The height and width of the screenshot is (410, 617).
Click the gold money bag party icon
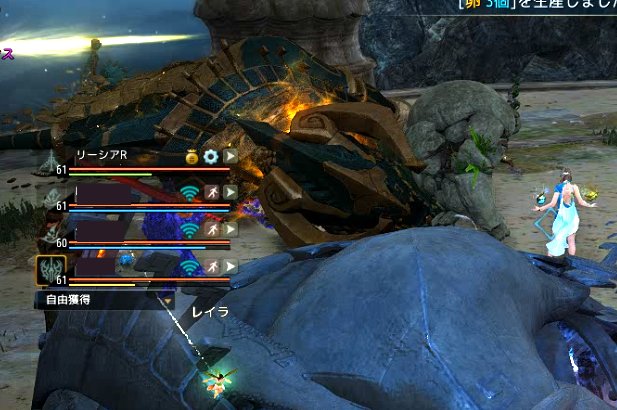[191, 157]
